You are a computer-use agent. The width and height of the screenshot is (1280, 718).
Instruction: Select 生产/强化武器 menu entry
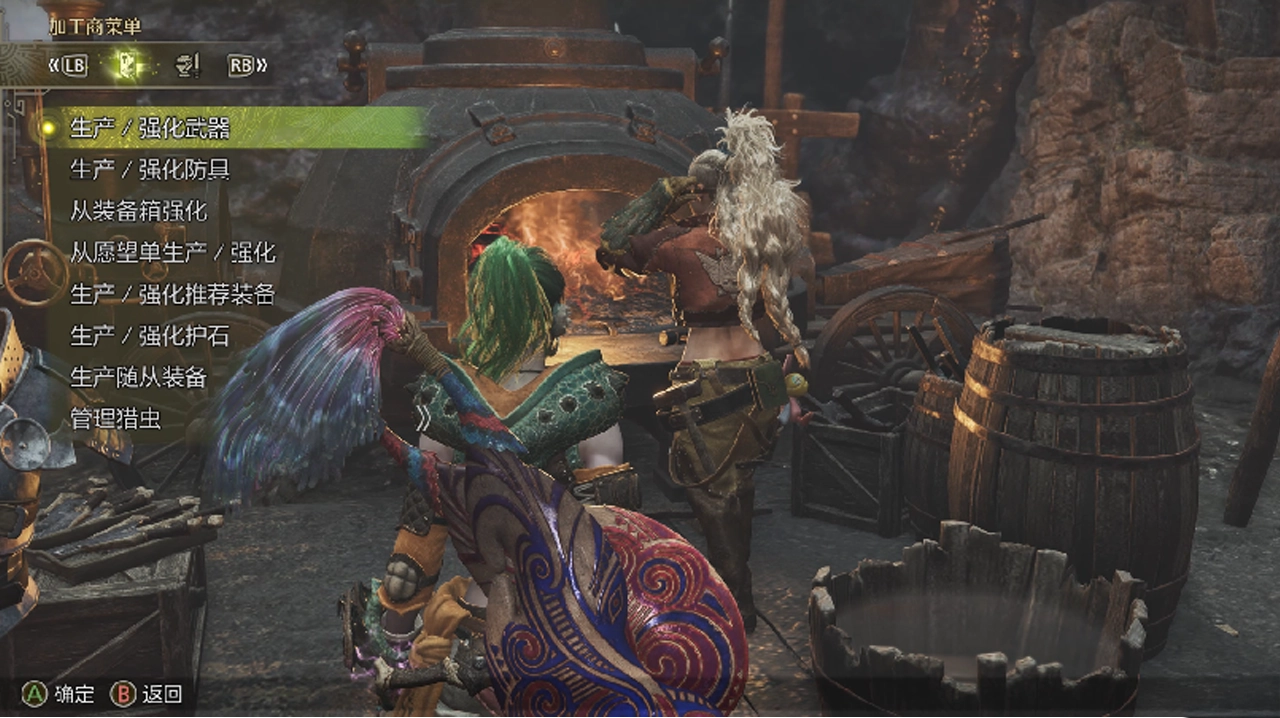point(150,128)
